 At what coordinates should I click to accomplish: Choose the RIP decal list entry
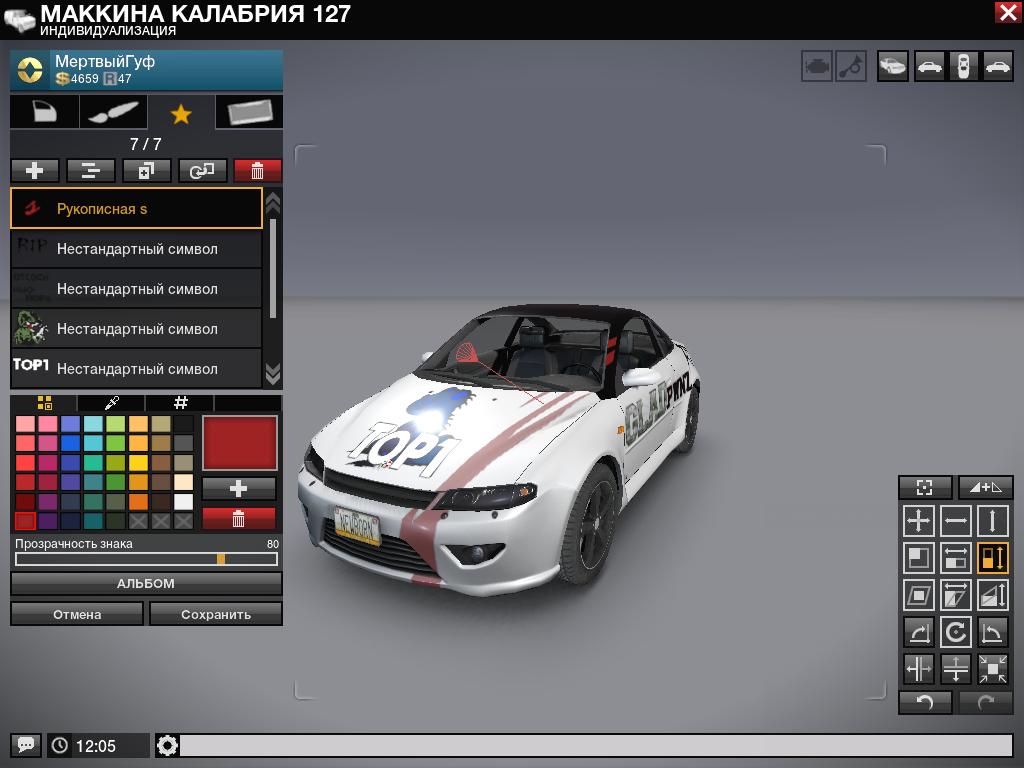(136, 249)
